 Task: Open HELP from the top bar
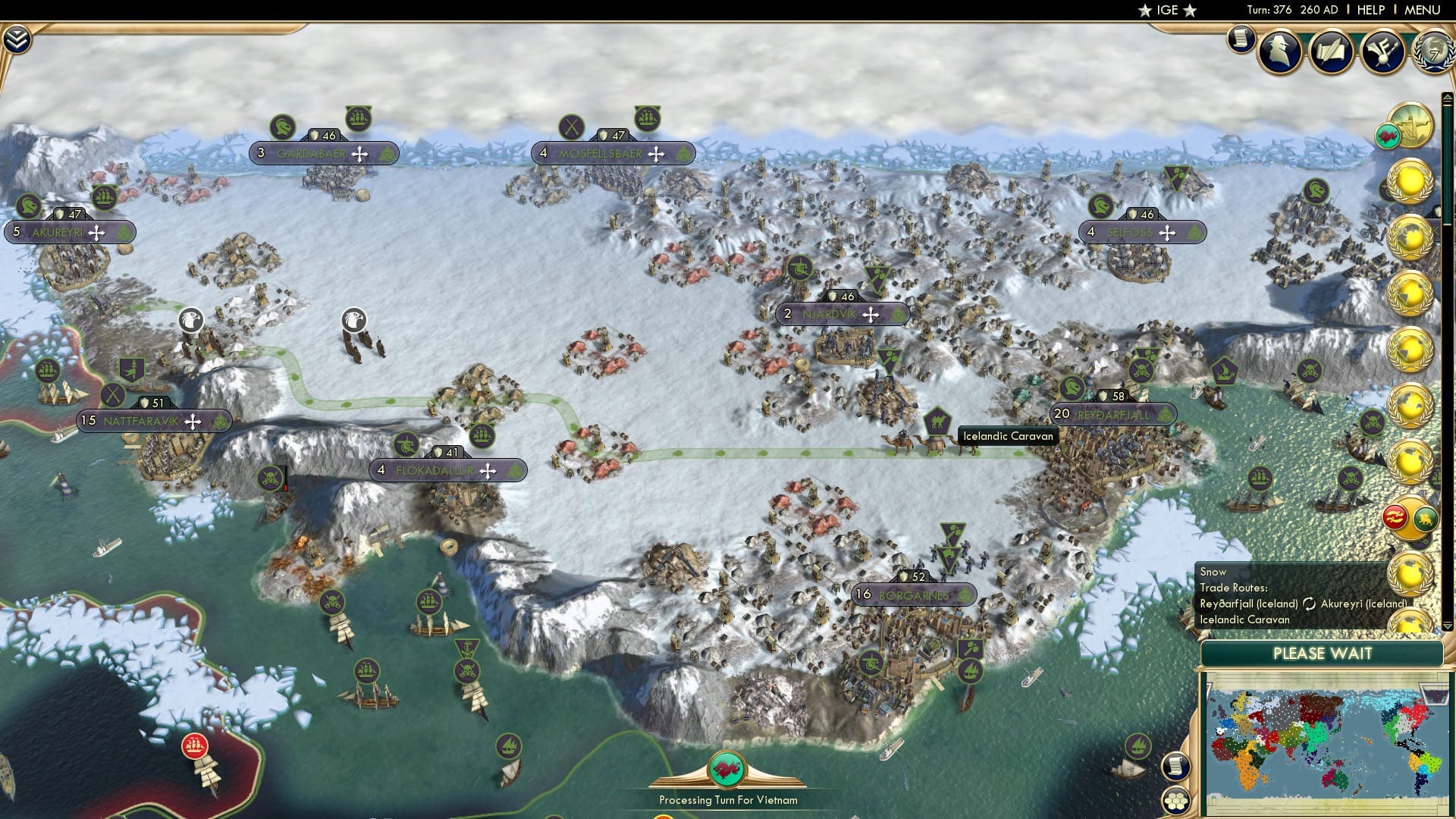[x=1370, y=11]
